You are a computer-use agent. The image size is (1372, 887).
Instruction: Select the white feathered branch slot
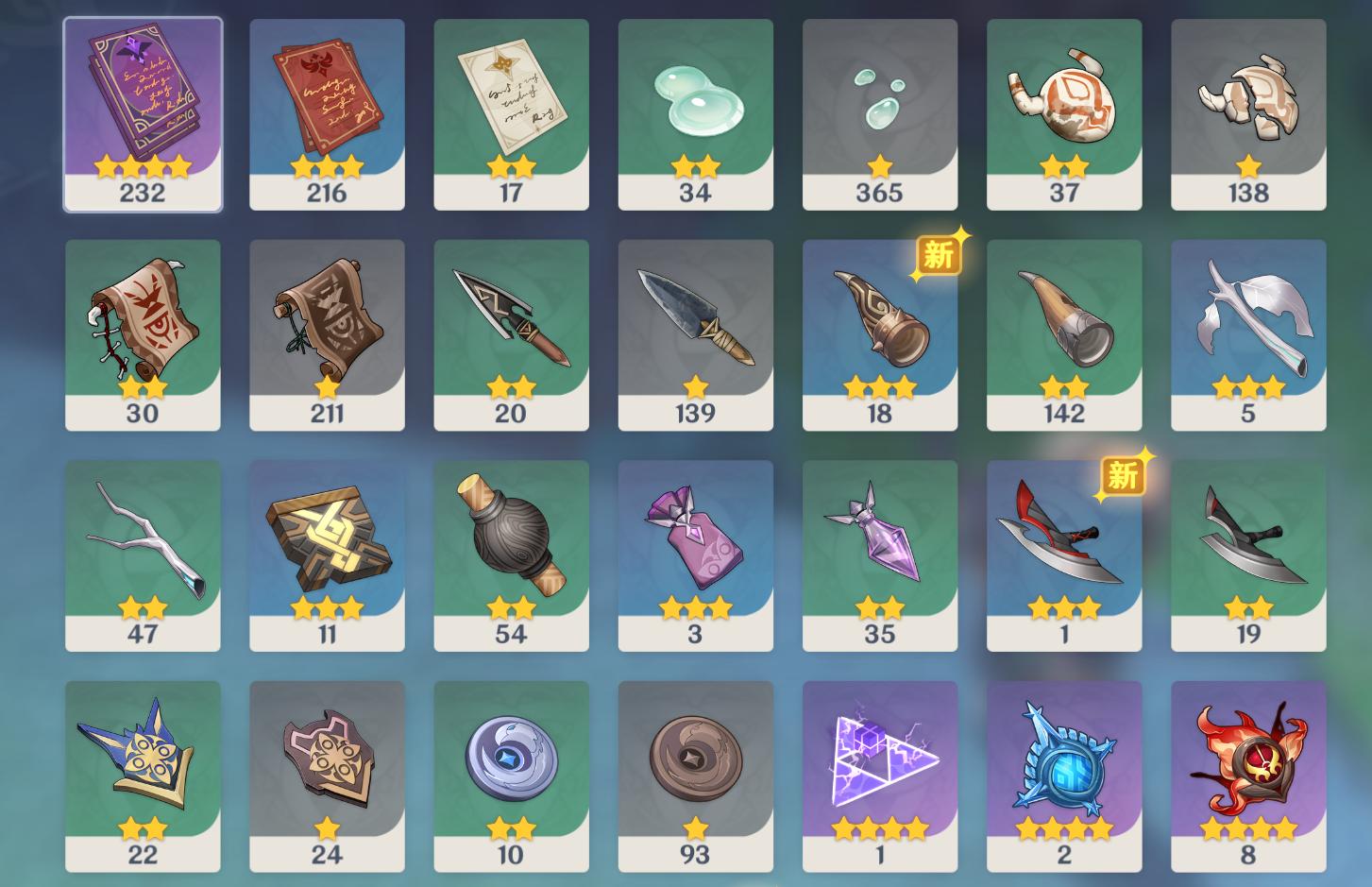pyautogui.click(x=1248, y=334)
